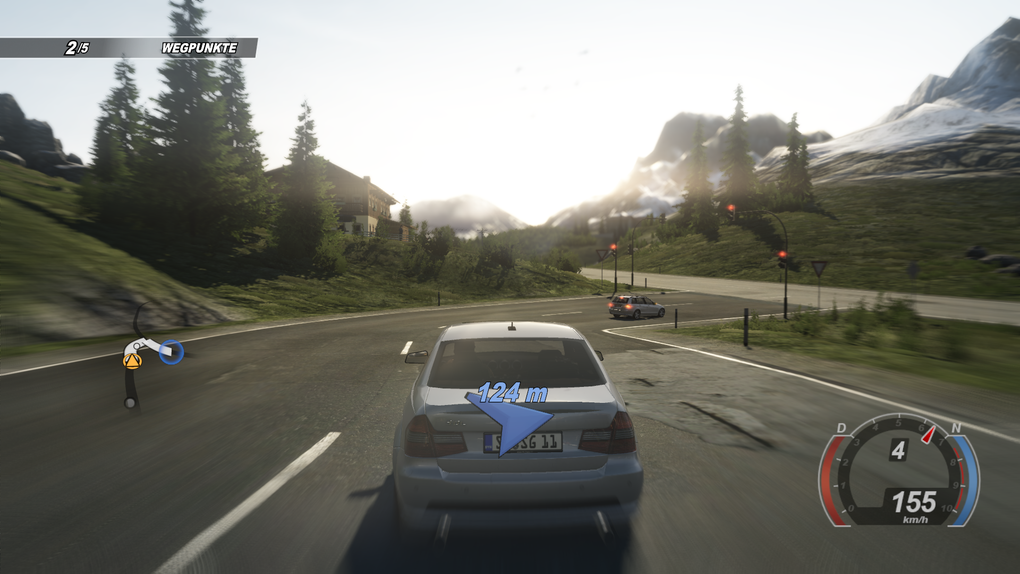Screen dimensions: 1020x574
Task: Select the blue waypoint circle on the minimap
Action: pyautogui.click(x=172, y=351)
